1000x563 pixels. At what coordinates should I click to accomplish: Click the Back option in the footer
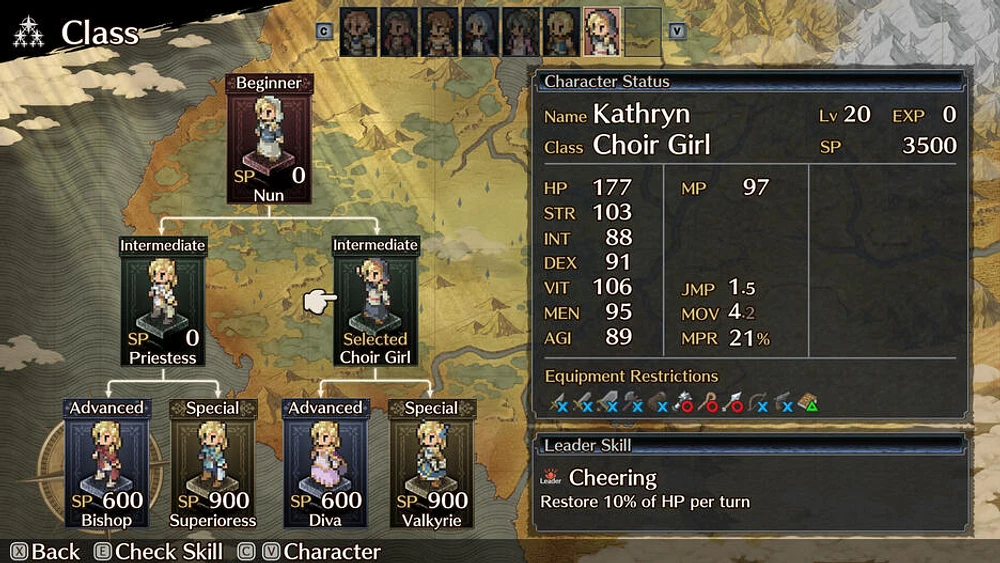click(45, 551)
